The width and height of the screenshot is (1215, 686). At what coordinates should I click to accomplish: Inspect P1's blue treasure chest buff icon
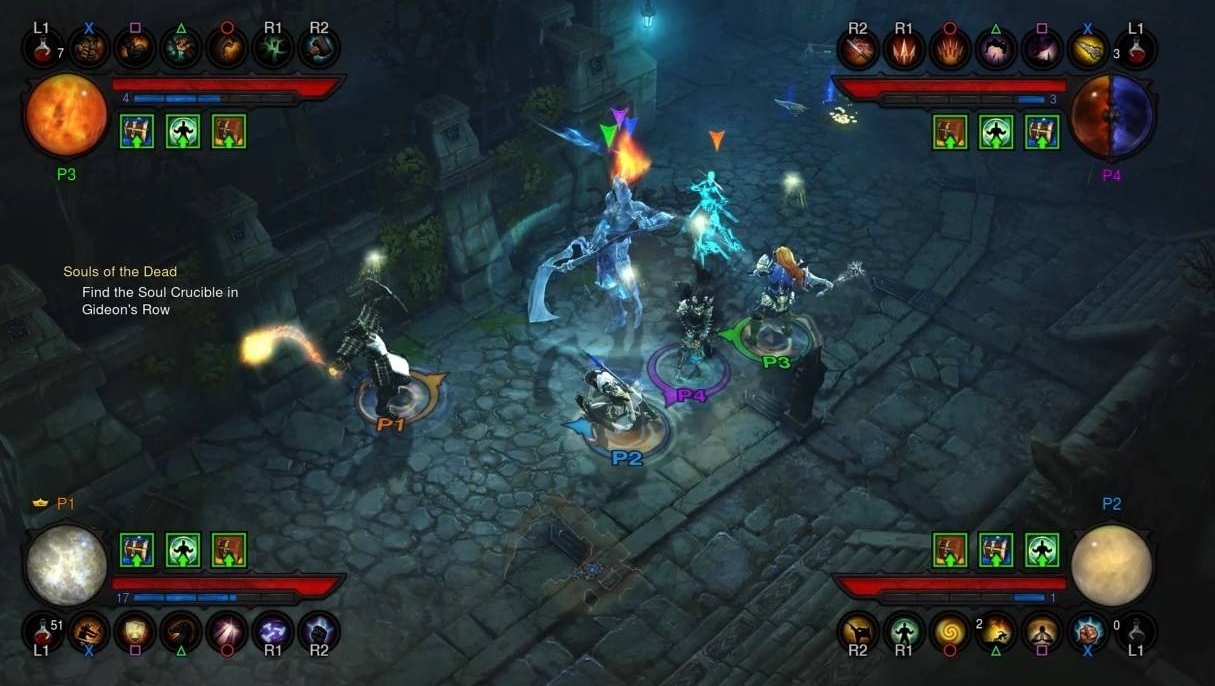point(137,550)
